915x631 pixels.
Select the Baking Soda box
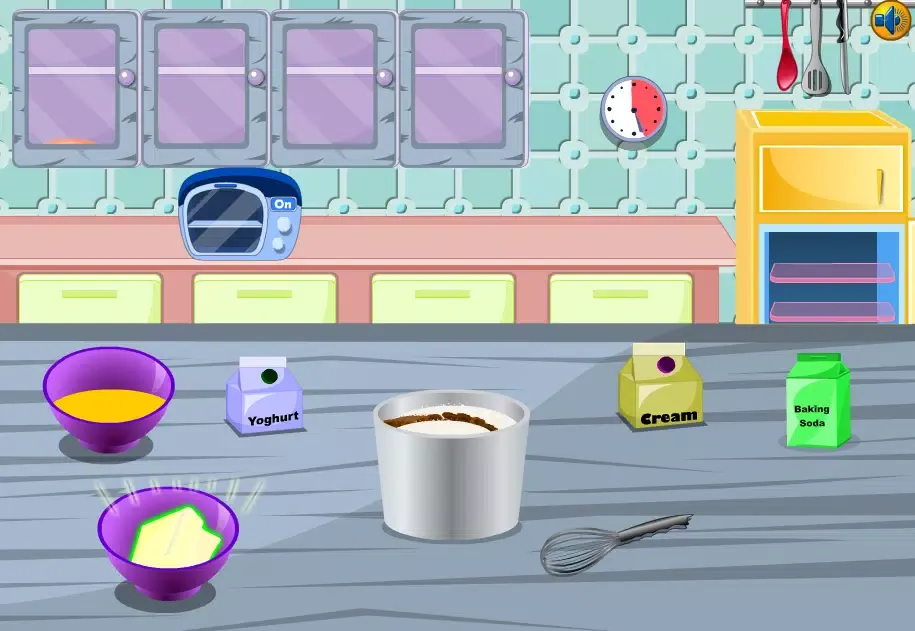tap(815, 401)
